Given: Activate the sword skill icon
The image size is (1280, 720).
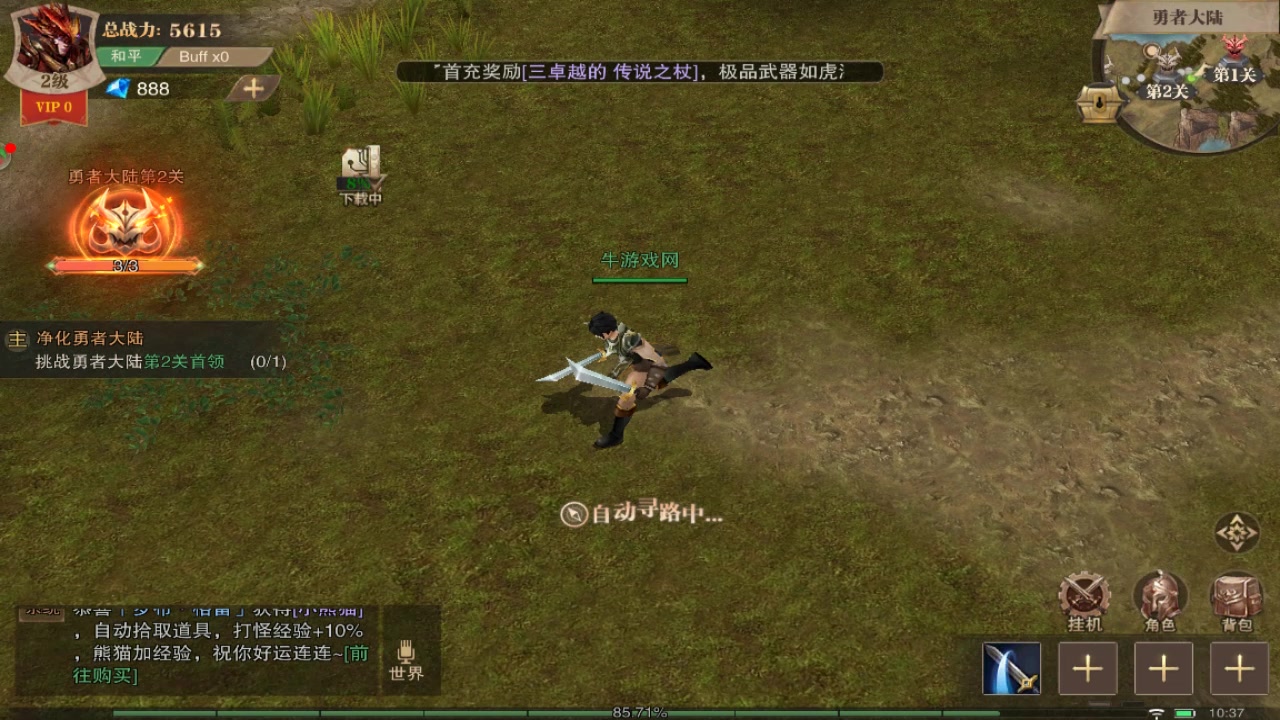Looking at the screenshot, I should (1009, 668).
